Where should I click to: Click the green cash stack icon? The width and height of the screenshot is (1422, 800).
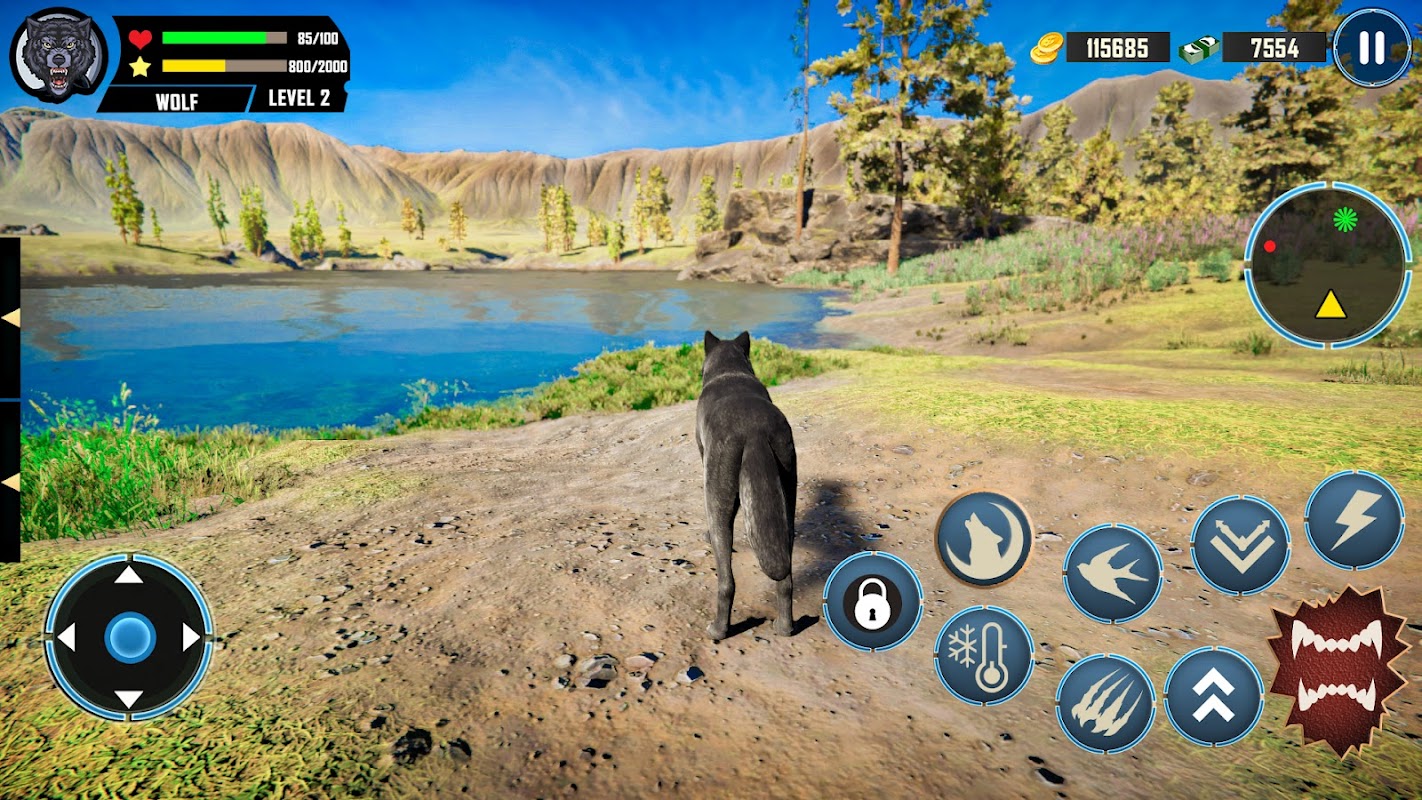(1198, 48)
